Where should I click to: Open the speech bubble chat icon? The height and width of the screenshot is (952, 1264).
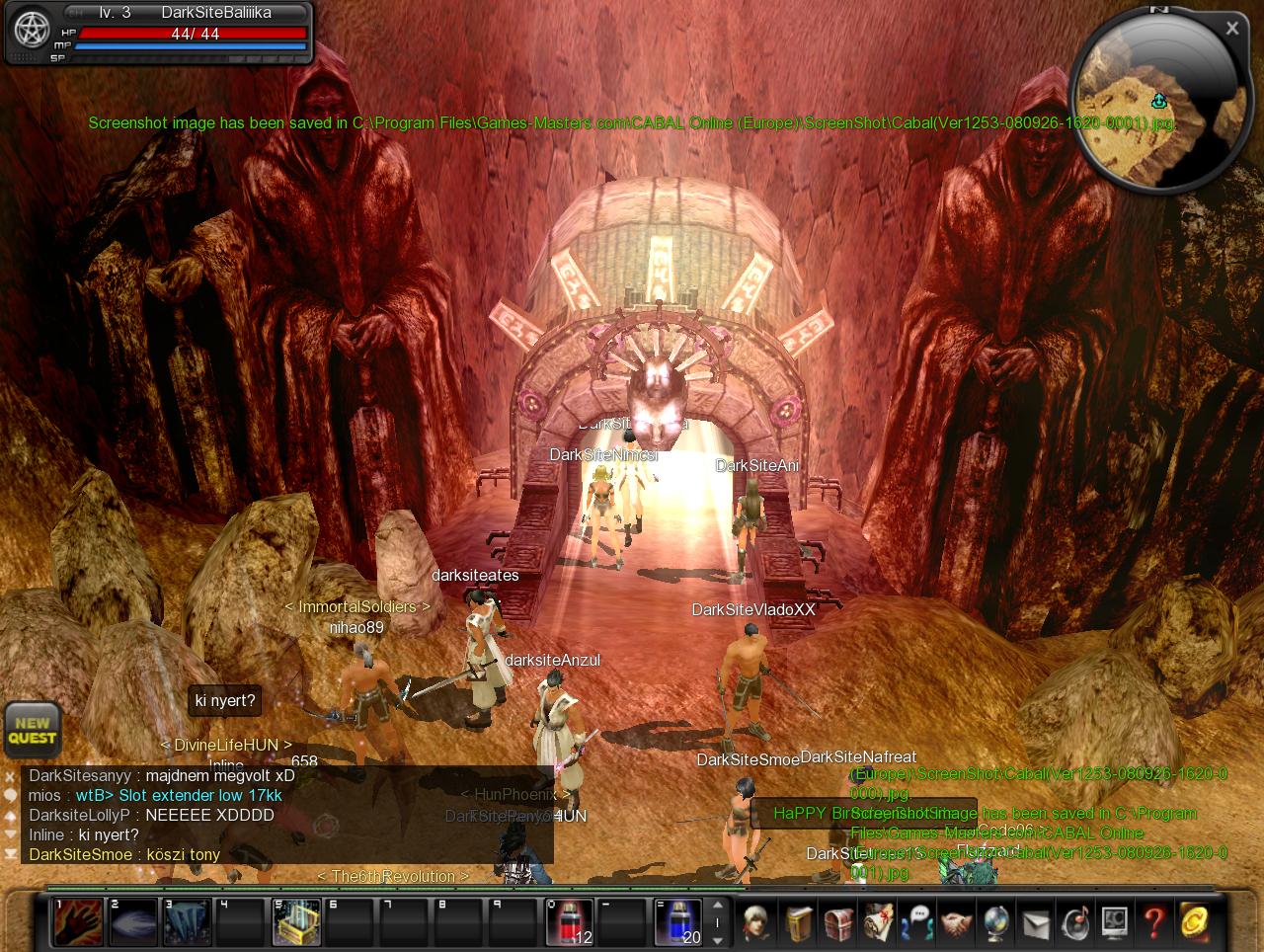tap(917, 922)
